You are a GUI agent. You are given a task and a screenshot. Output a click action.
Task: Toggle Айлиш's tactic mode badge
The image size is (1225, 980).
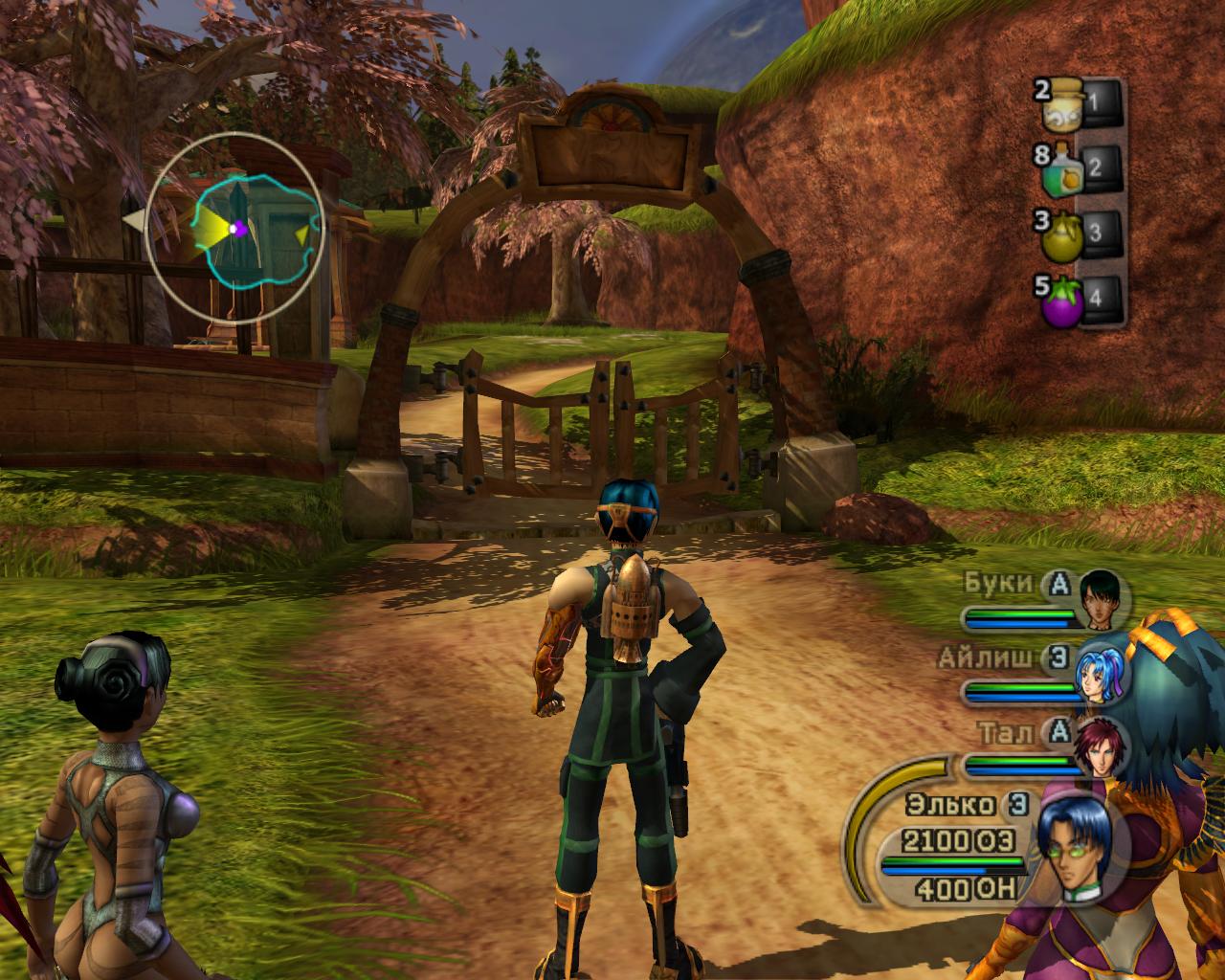(x=1058, y=657)
